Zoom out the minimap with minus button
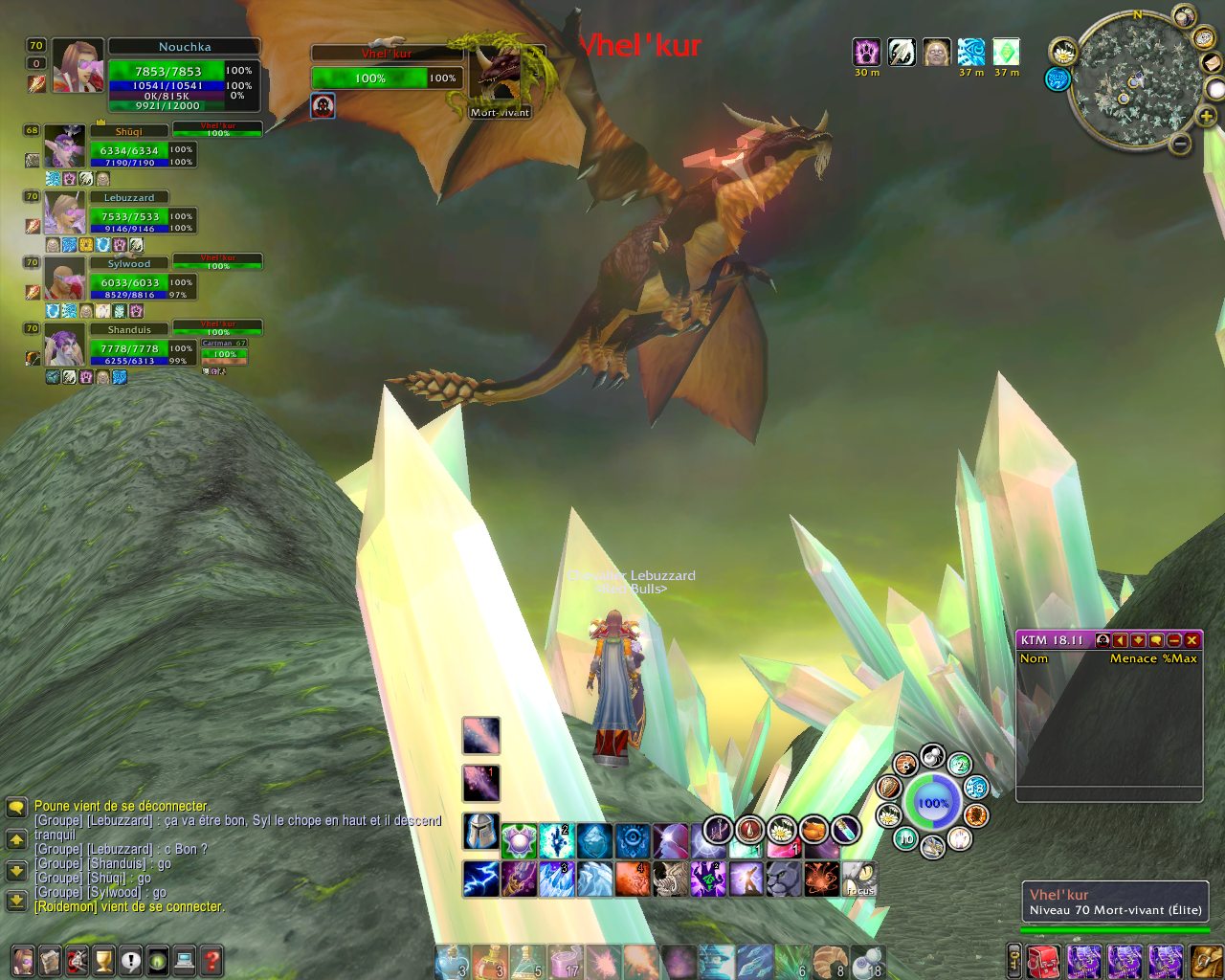Screen dimensions: 1225x980 [1181, 145]
